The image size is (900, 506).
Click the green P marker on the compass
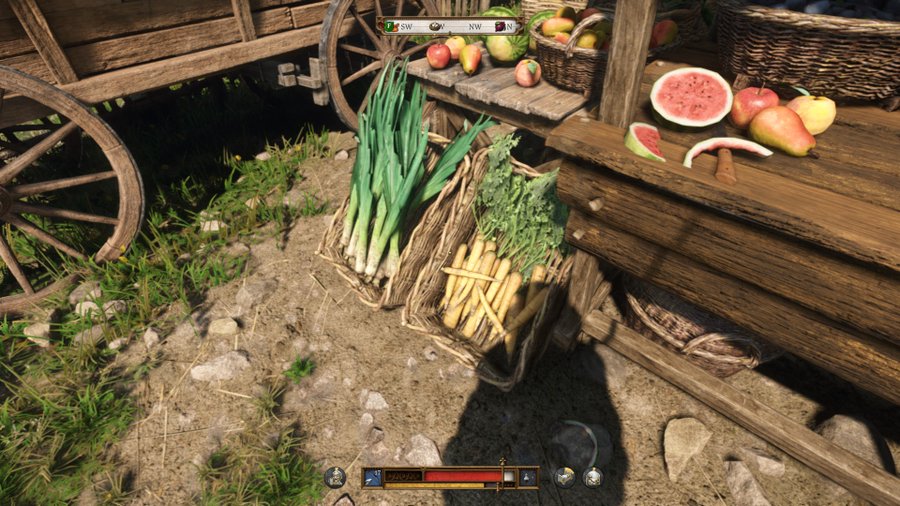tap(391, 26)
